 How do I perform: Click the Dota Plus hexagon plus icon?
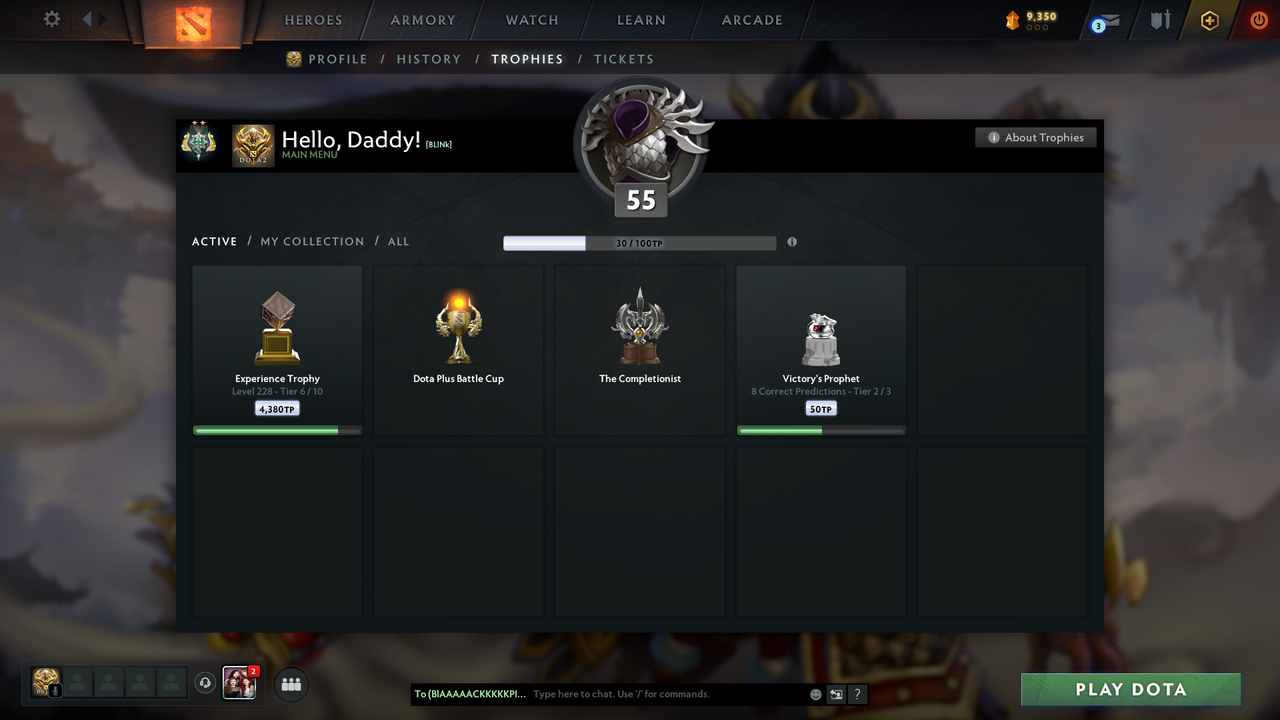(1209, 20)
